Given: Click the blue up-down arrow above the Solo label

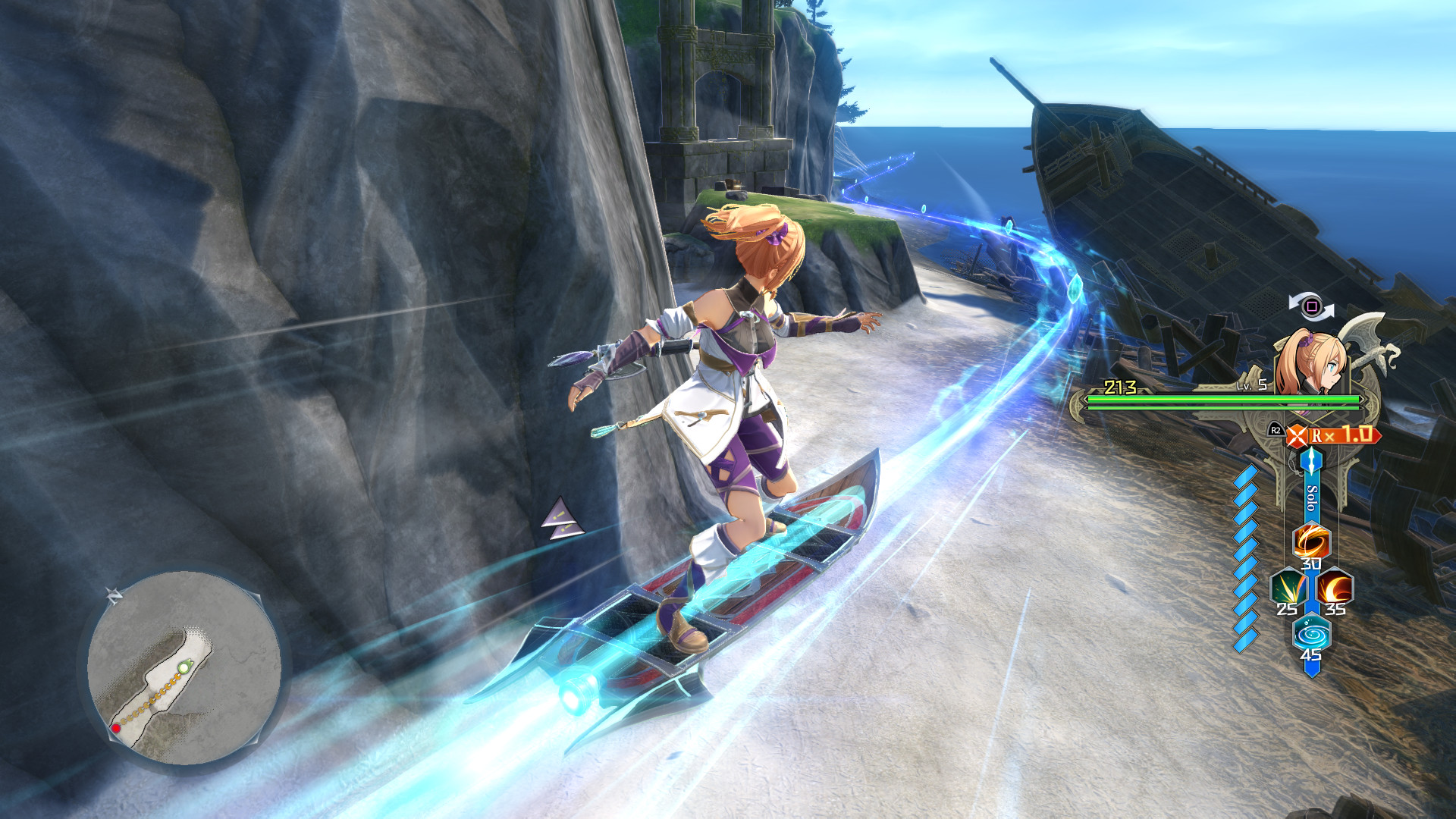Looking at the screenshot, I should click(1311, 459).
